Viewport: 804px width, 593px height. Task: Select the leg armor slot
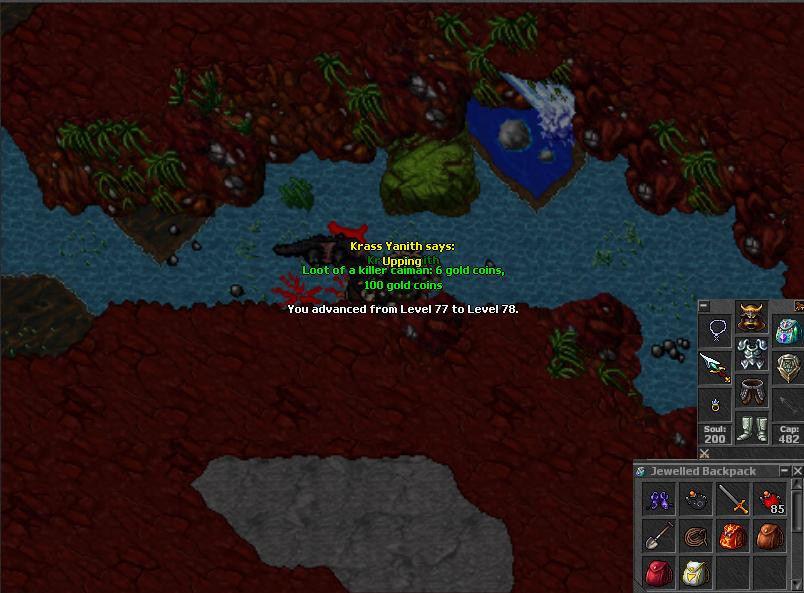(x=751, y=392)
